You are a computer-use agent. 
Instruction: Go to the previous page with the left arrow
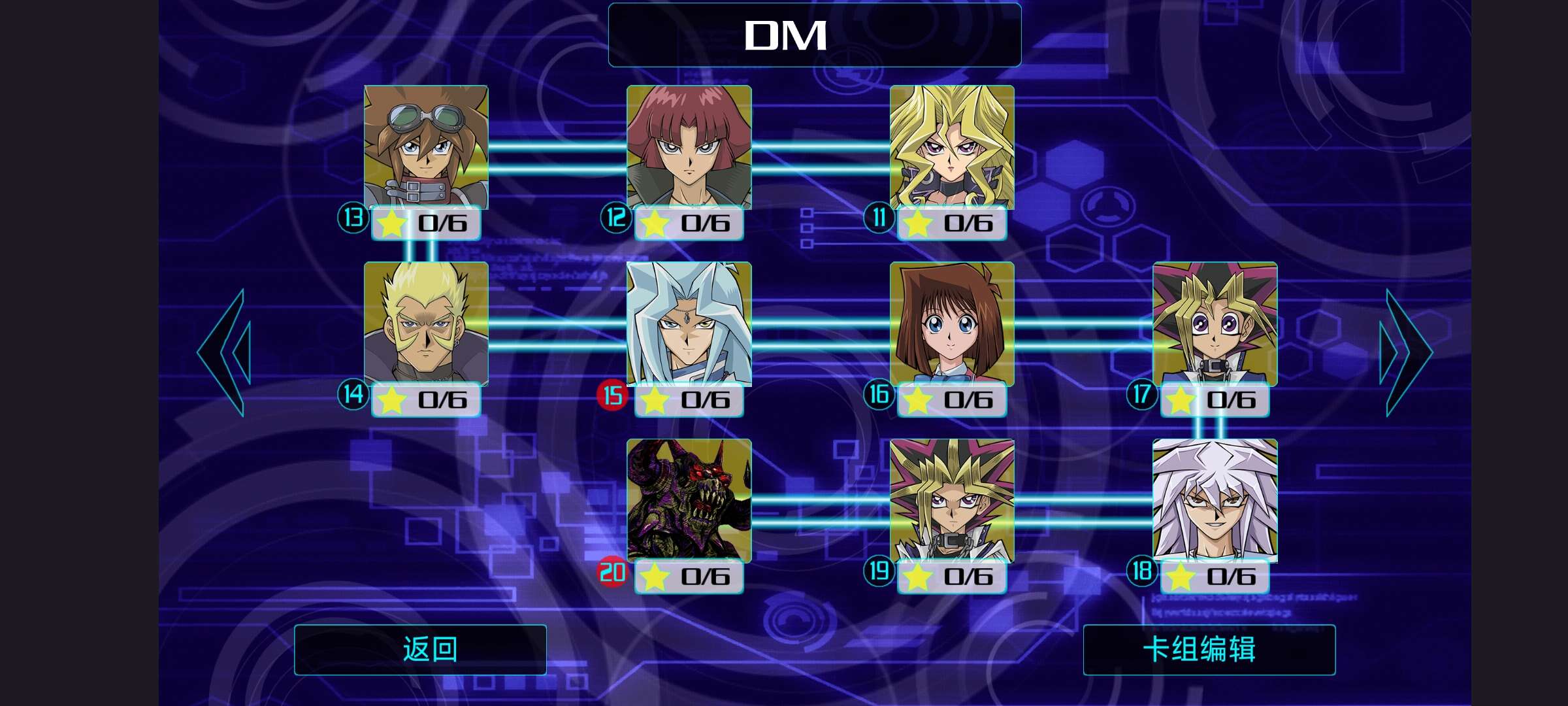coord(224,352)
